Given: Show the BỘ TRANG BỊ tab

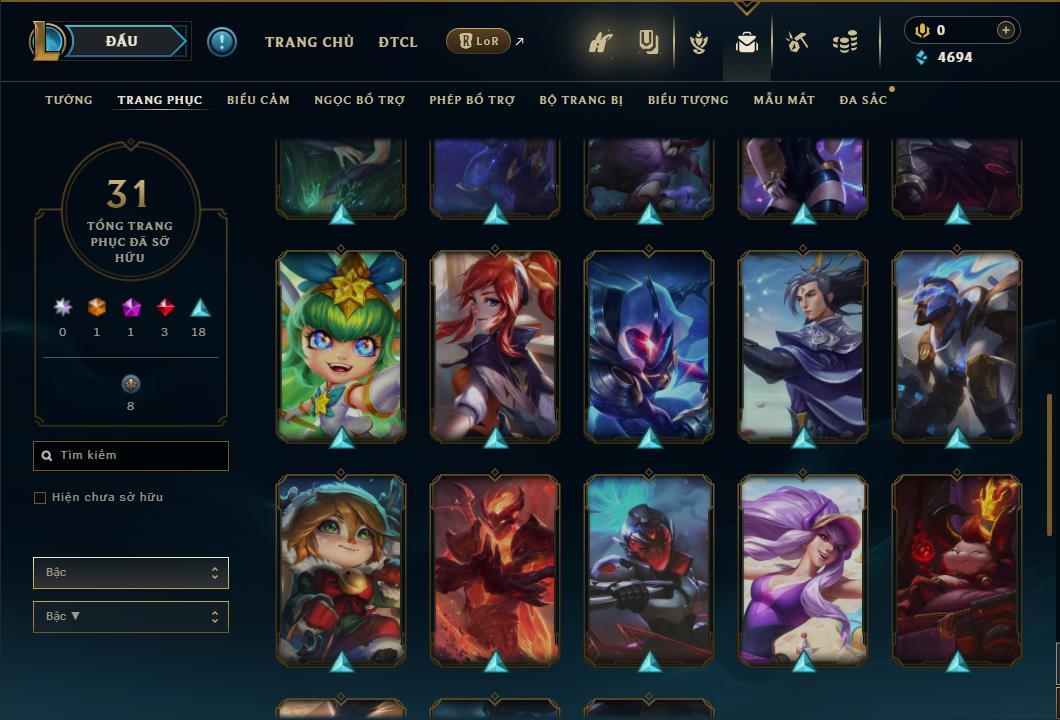Looking at the screenshot, I should click(x=581, y=100).
